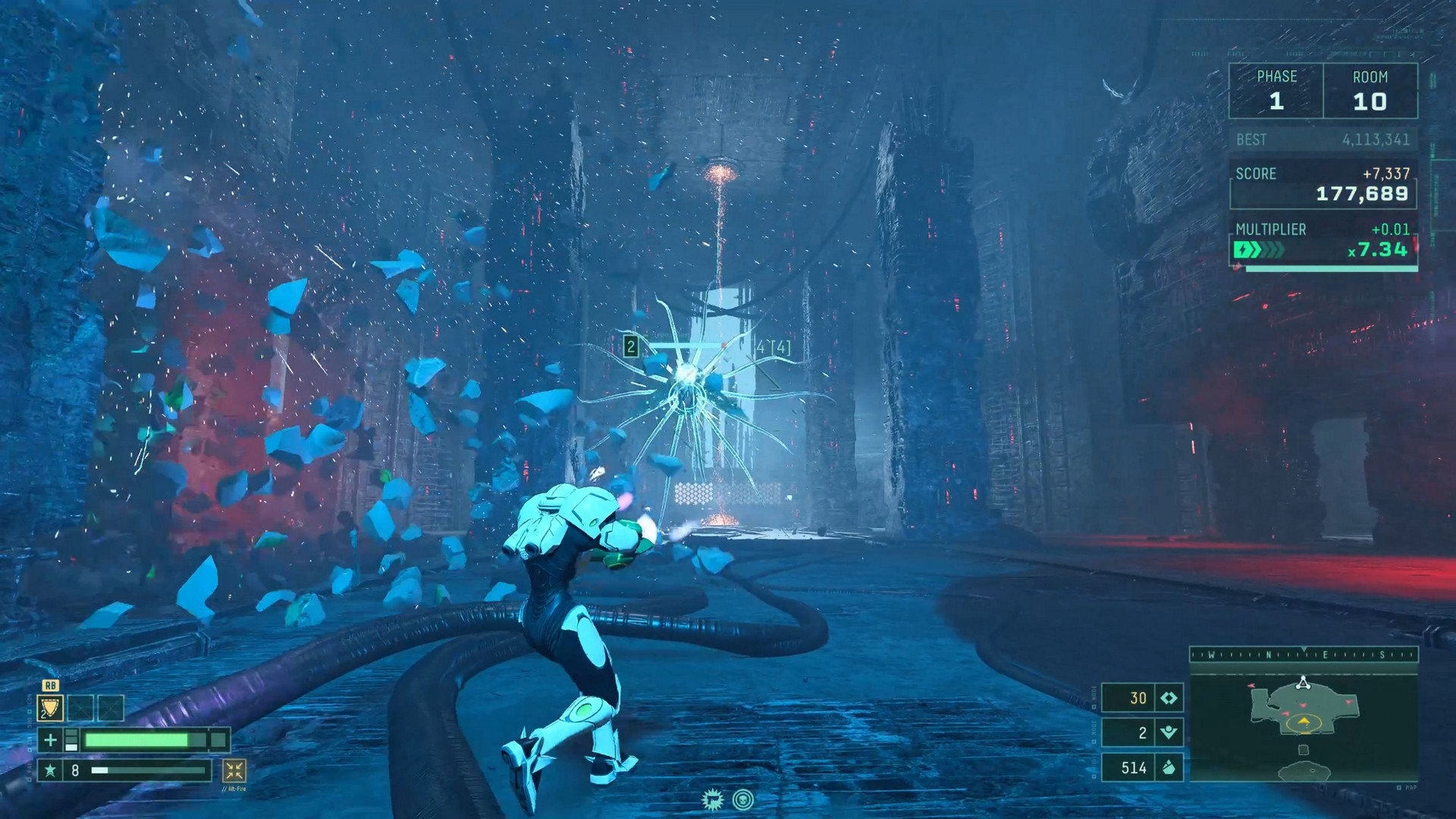
Task: Toggle the first empty consumable slot
Action: tap(80, 708)
